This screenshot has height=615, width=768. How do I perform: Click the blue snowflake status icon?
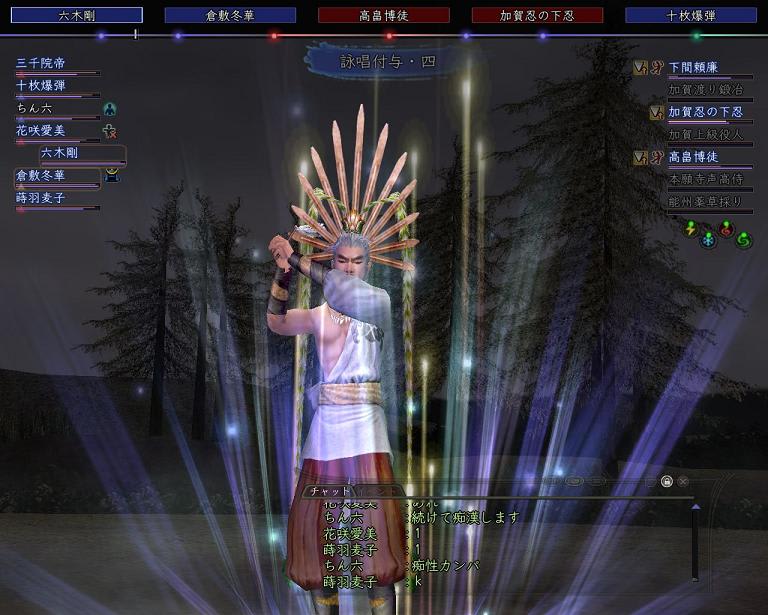[708, 240]
